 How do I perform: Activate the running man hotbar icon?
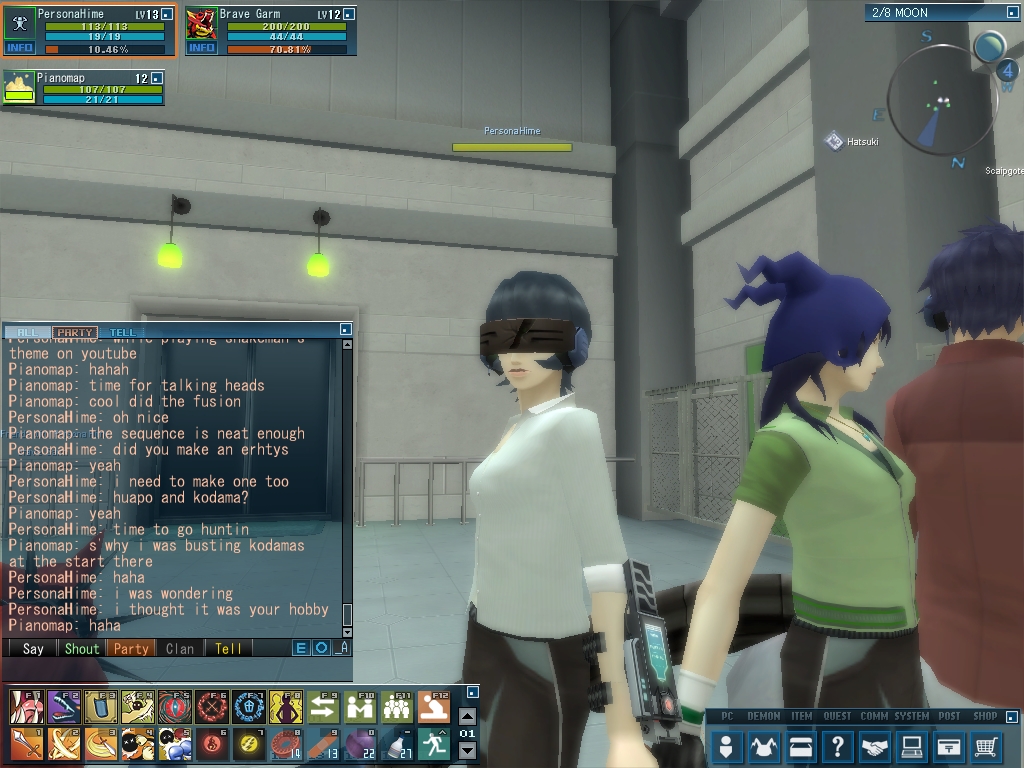(433, 742)
